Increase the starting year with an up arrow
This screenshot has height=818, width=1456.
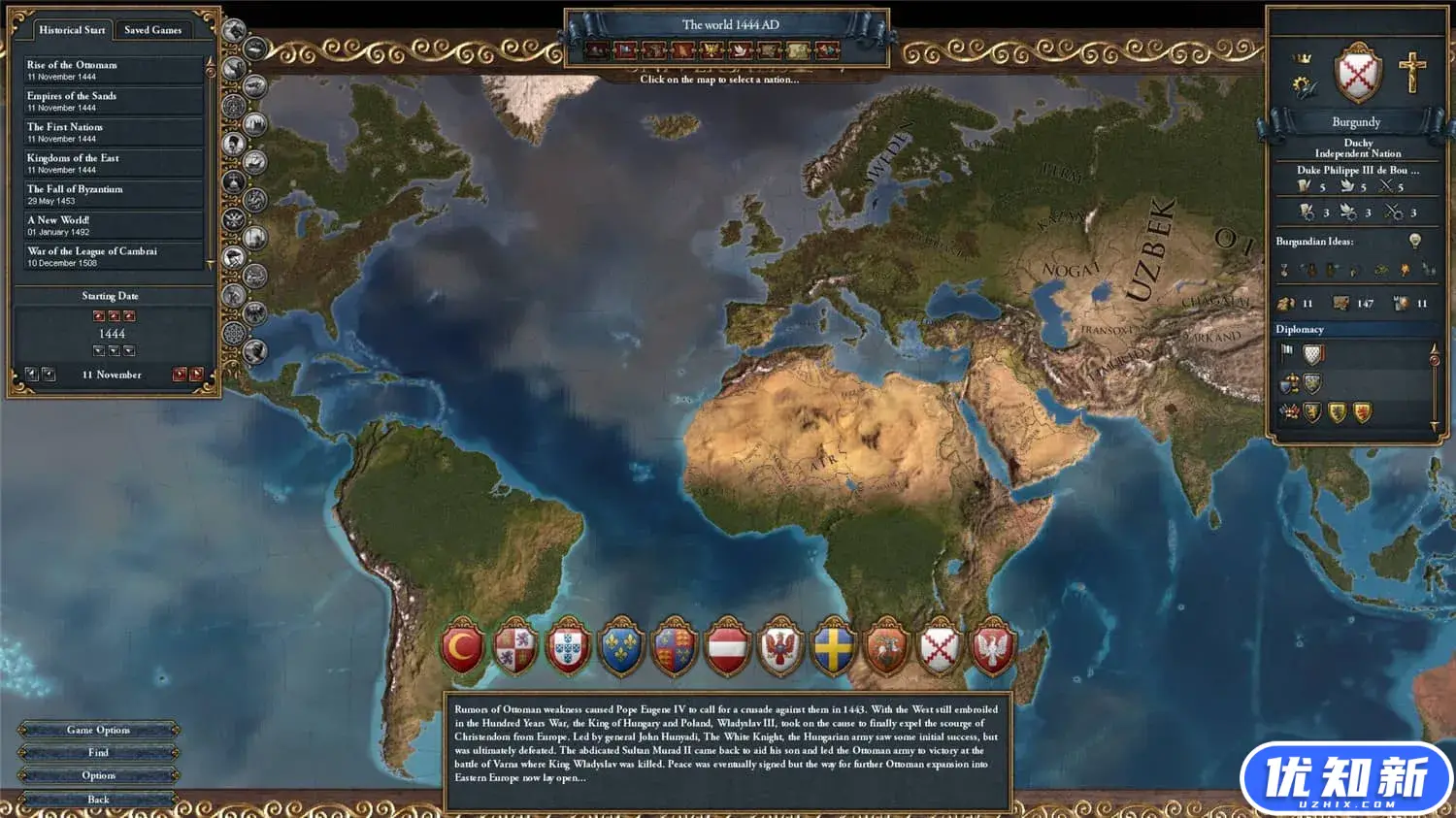(x=115, y=315)
